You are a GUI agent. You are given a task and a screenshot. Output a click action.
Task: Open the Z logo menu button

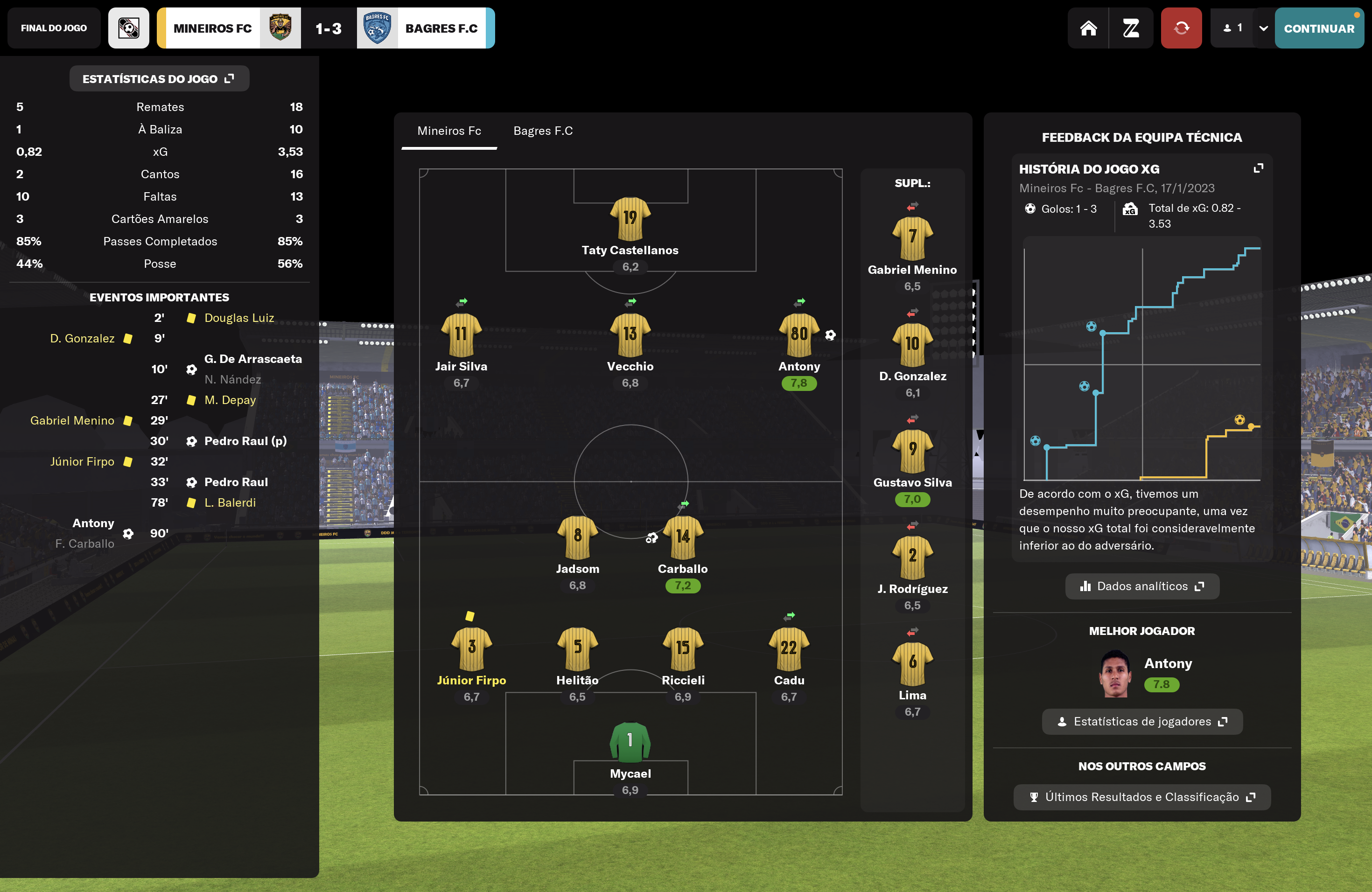pyautogui.click(x=1130, y=28)
